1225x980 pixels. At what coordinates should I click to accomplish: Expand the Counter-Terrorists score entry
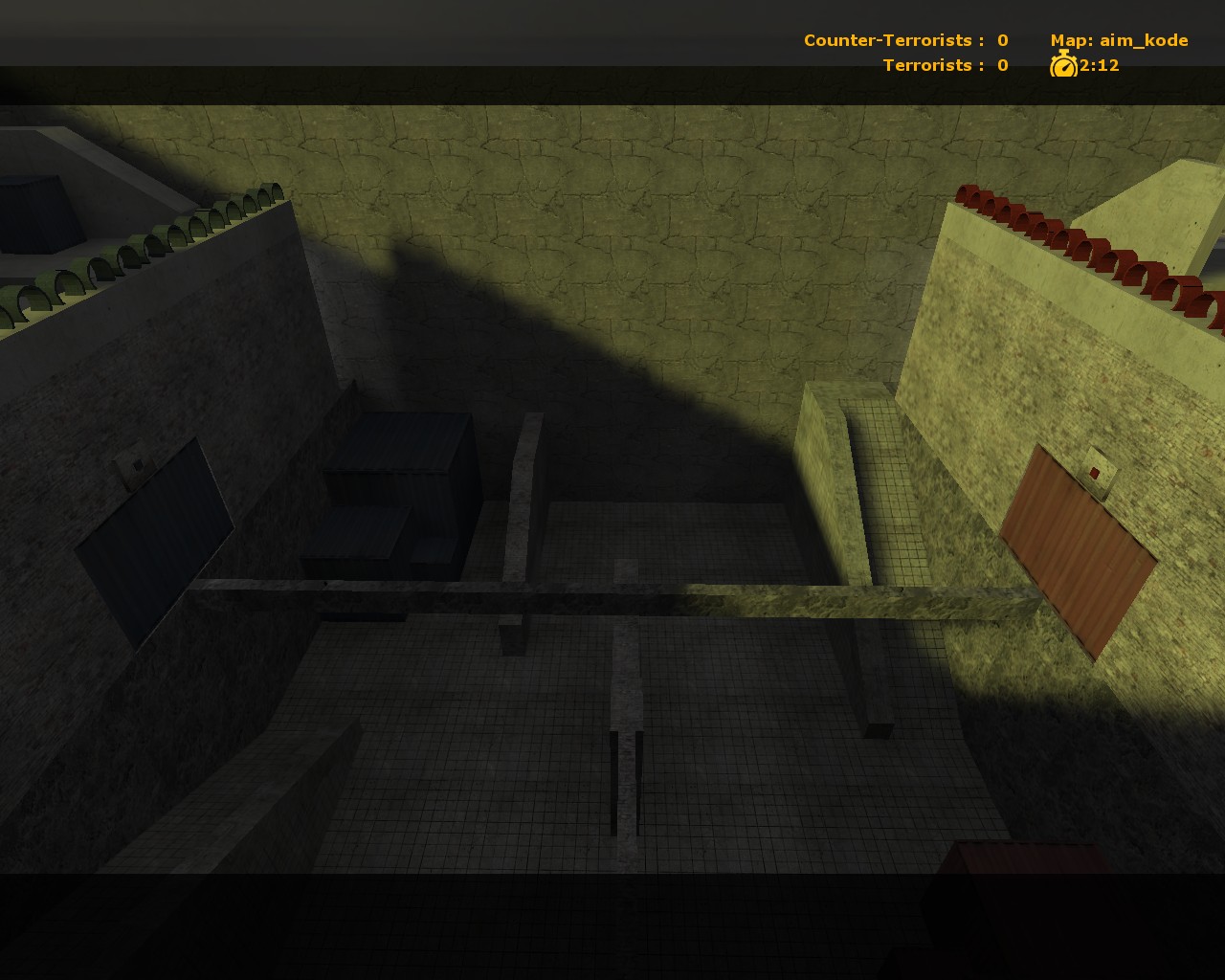click(904, 40)
